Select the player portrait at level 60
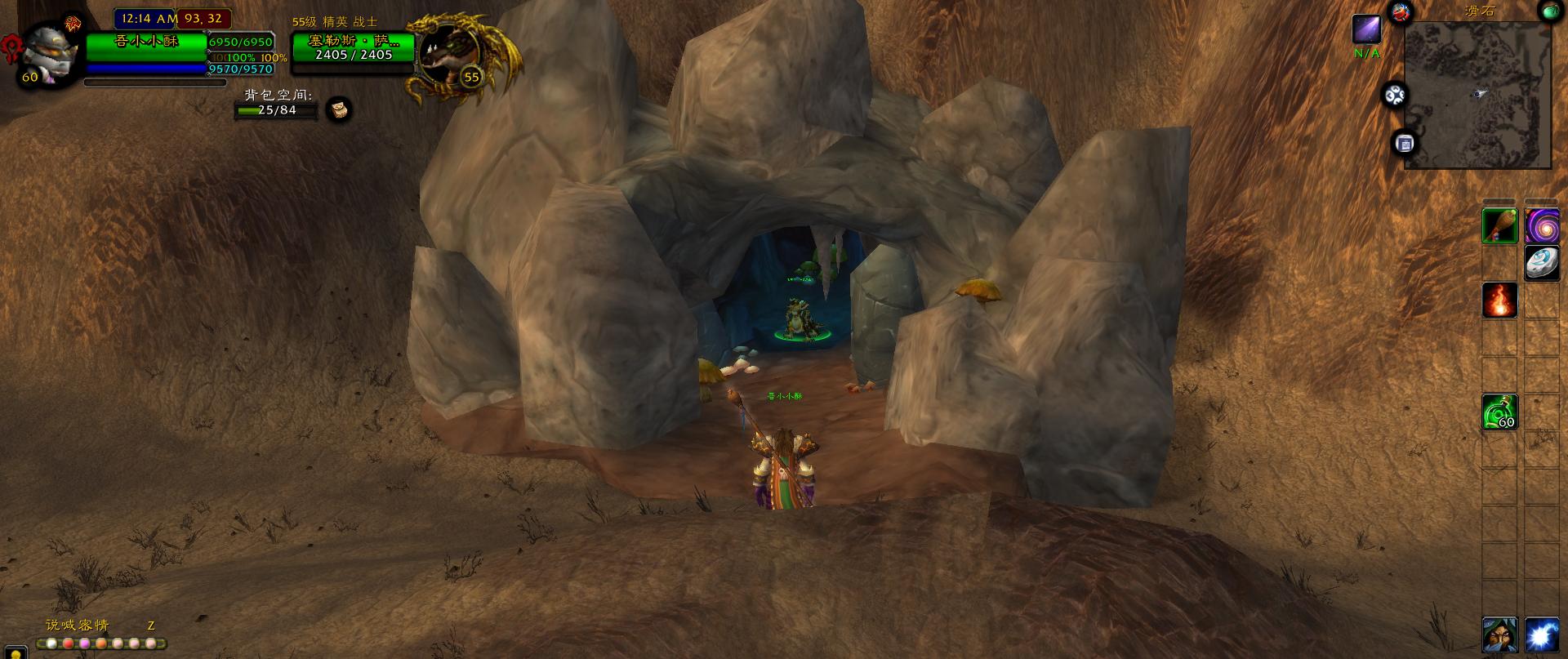 point(51,51)
